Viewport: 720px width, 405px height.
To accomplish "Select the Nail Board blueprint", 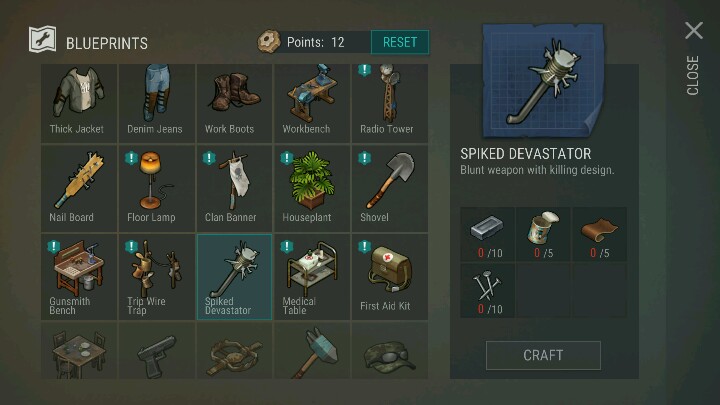I will 79,188.
